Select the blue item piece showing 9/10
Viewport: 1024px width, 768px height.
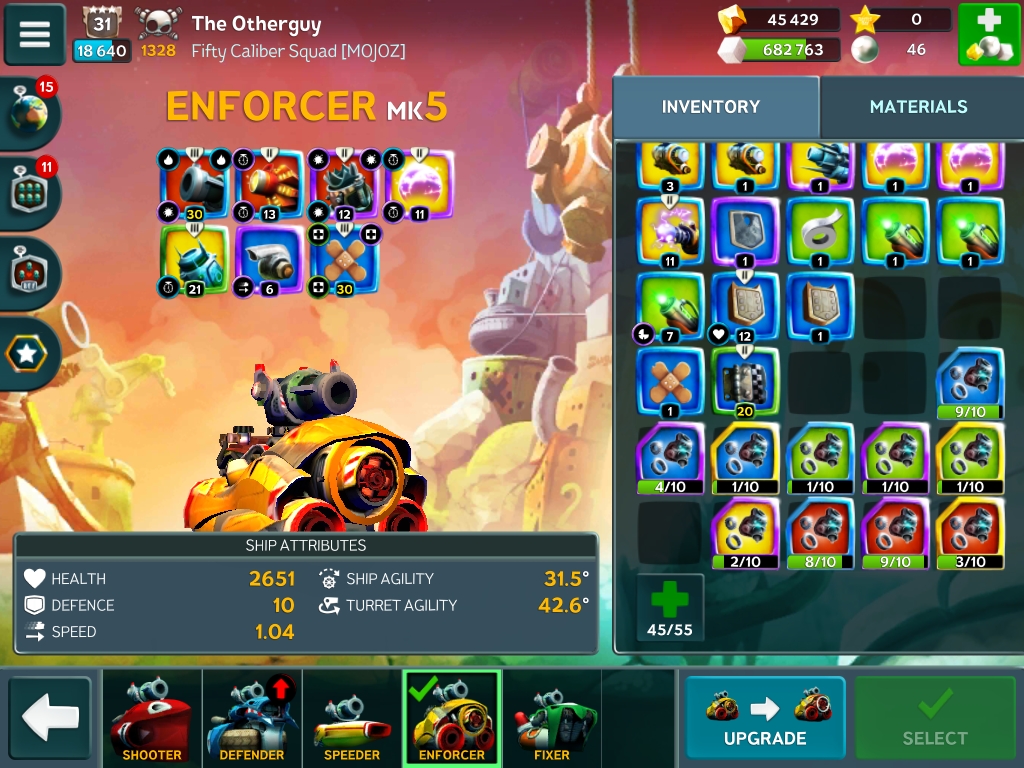coord(969,382)
